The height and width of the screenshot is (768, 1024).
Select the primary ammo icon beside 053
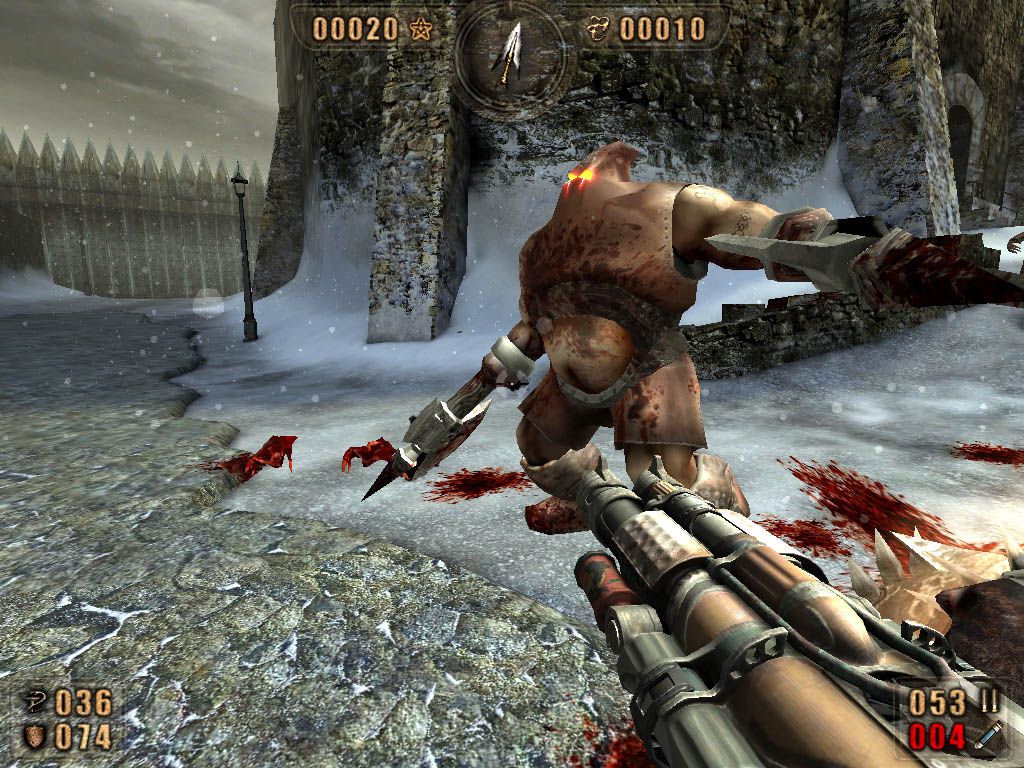point(989,701)
